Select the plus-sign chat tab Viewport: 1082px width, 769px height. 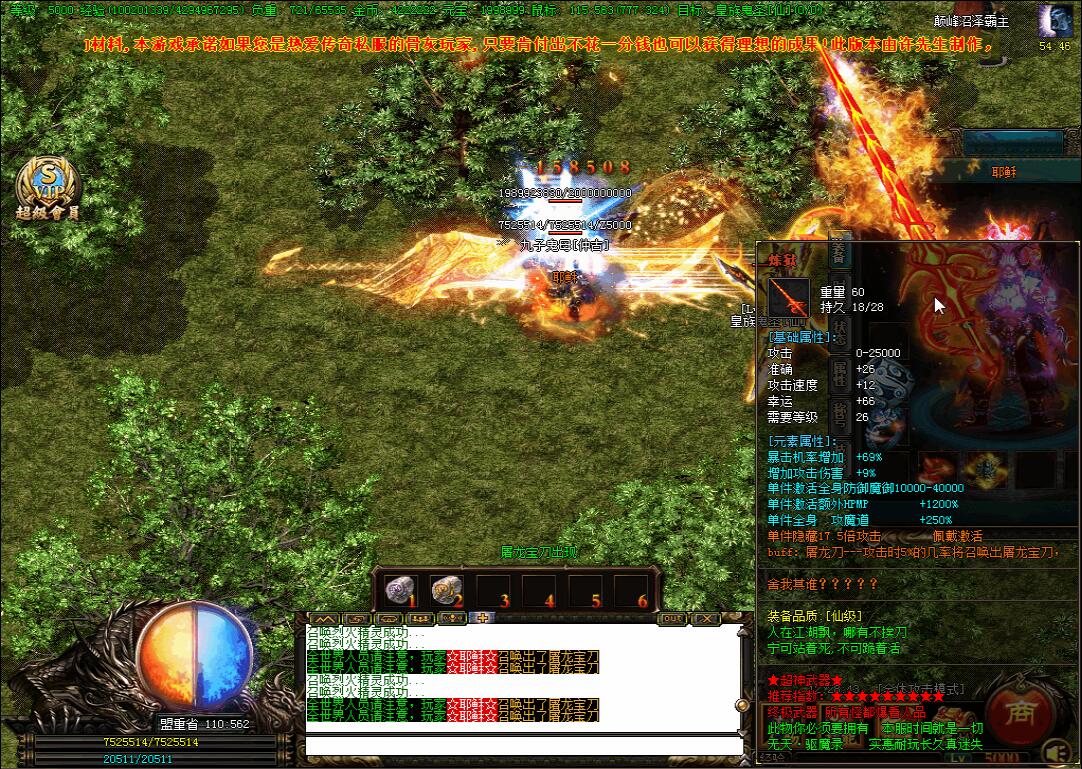pyautogui.click(x=481, y=618)
